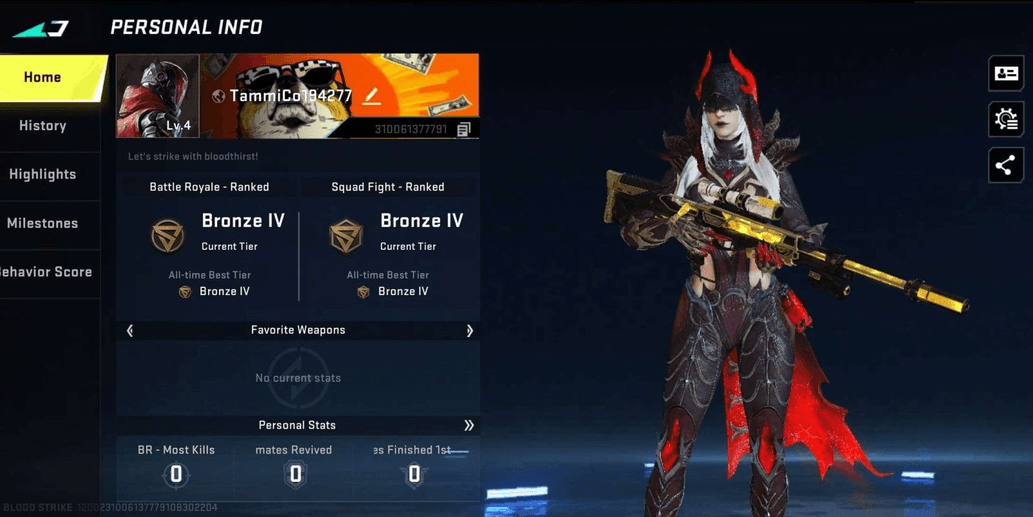Click the Home tab
This screenshot has height=517, width=1033.
pos(43,77)
